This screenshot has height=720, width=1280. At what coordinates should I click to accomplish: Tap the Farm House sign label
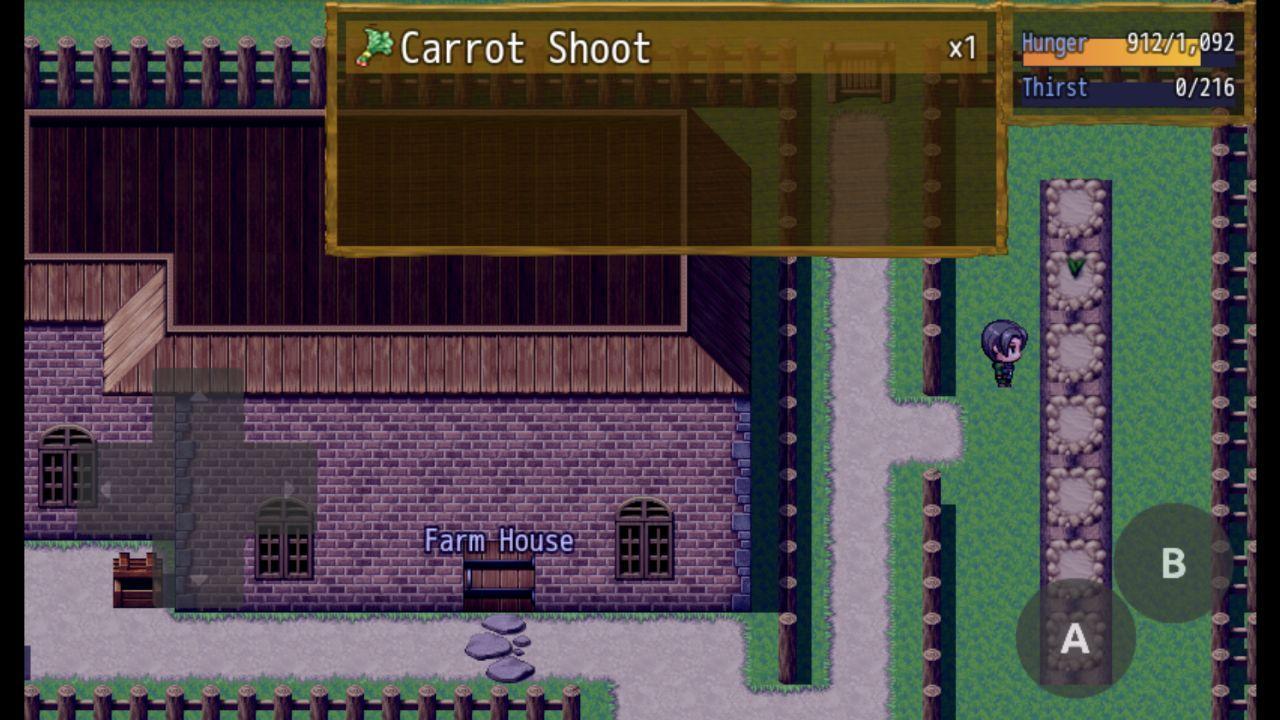500,540
